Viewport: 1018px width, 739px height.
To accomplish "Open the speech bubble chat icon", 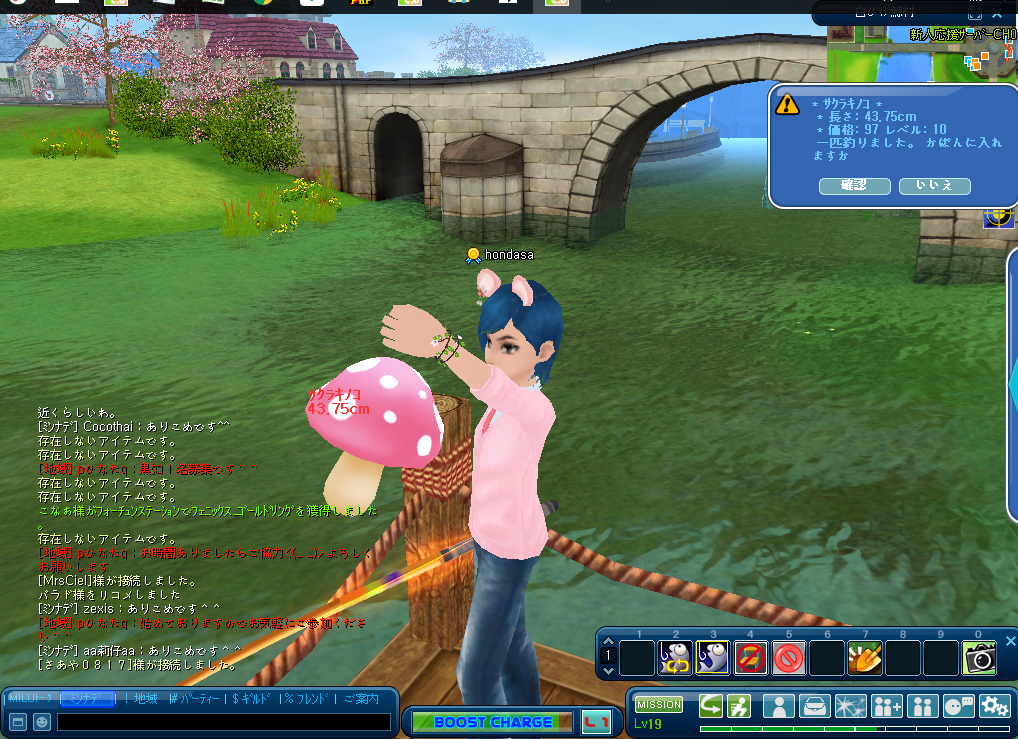I will 958,706.
